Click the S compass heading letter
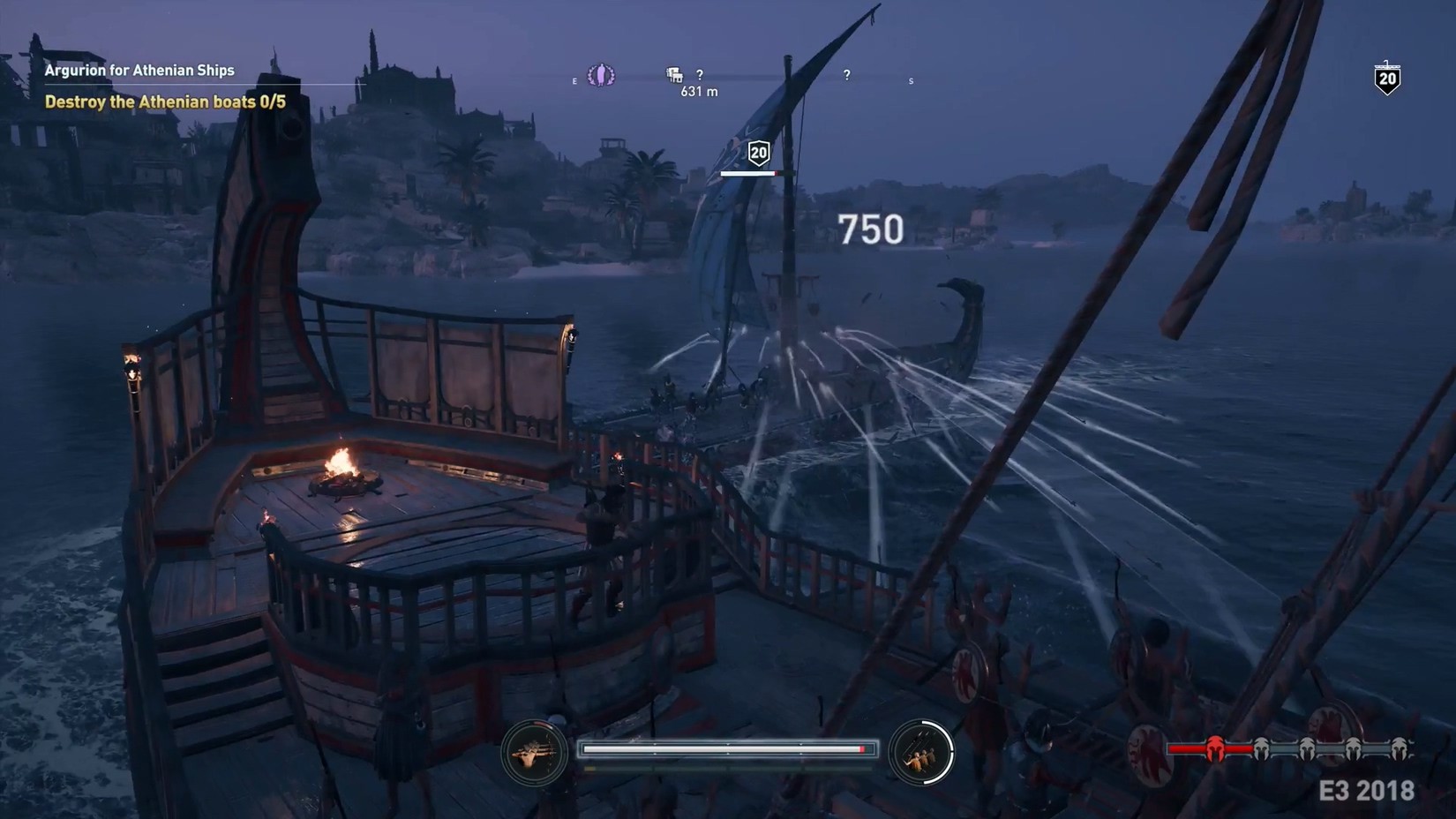Screen dimensions: 1456x819 911,80
